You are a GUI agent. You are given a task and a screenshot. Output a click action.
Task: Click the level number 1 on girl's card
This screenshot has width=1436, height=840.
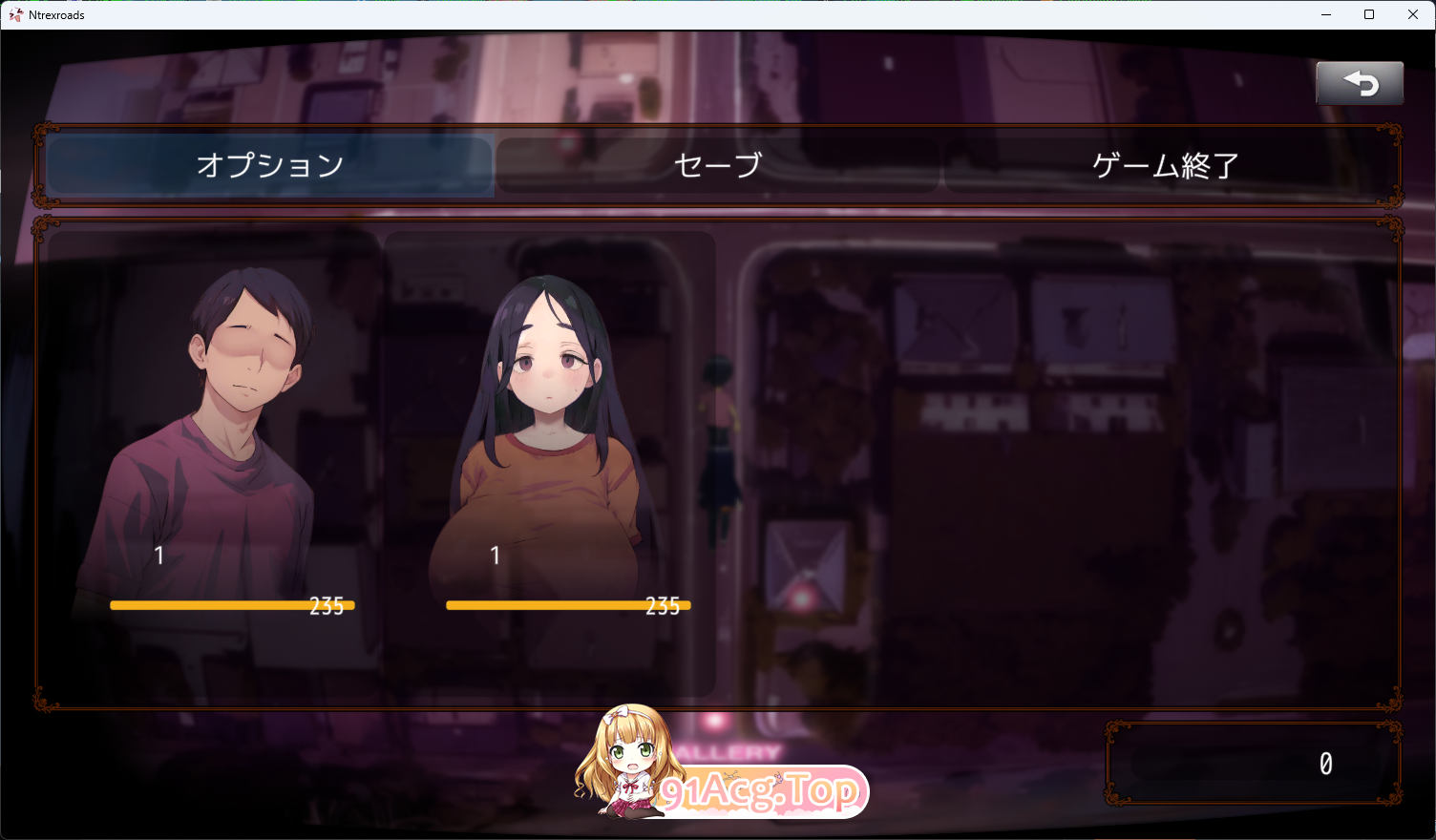pyautogui.click(x=496, y=556)
